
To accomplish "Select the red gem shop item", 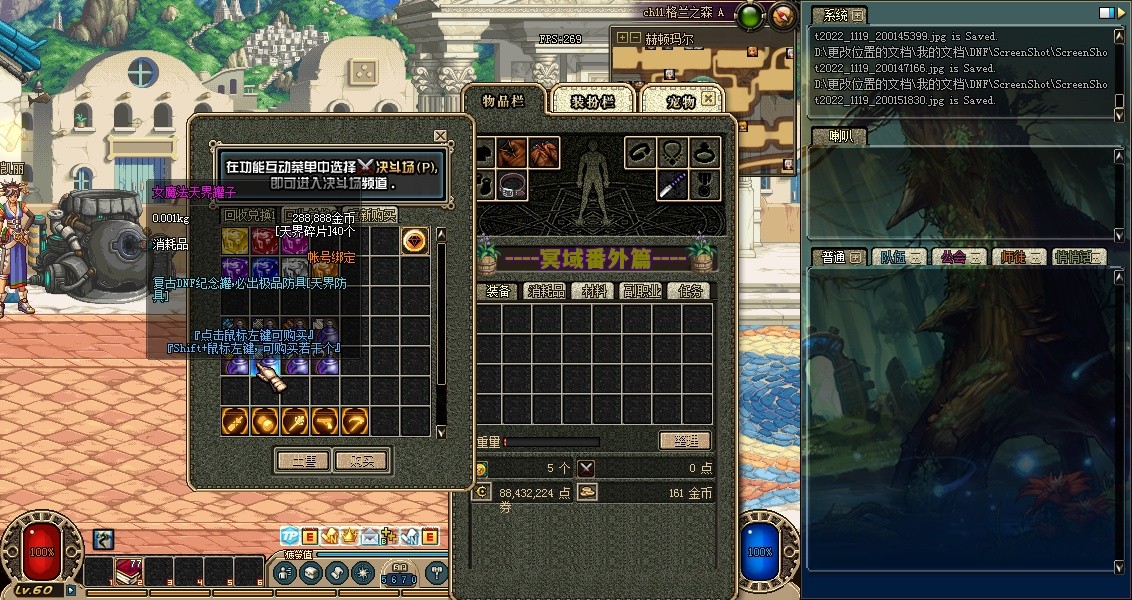I will [x=415, y=241].
